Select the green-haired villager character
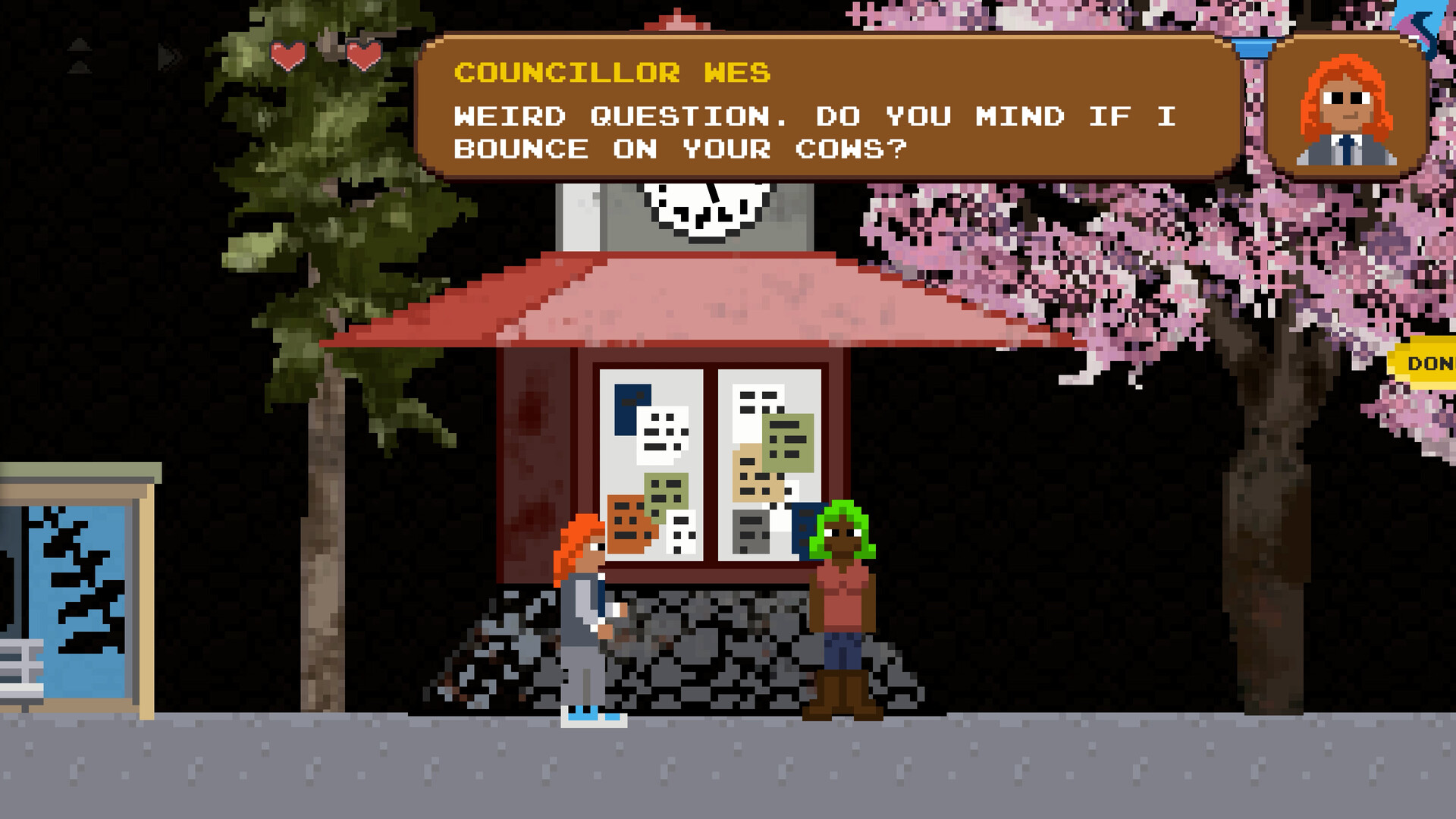The height and width of the screenshot is (819, 1456). point(842,599)
